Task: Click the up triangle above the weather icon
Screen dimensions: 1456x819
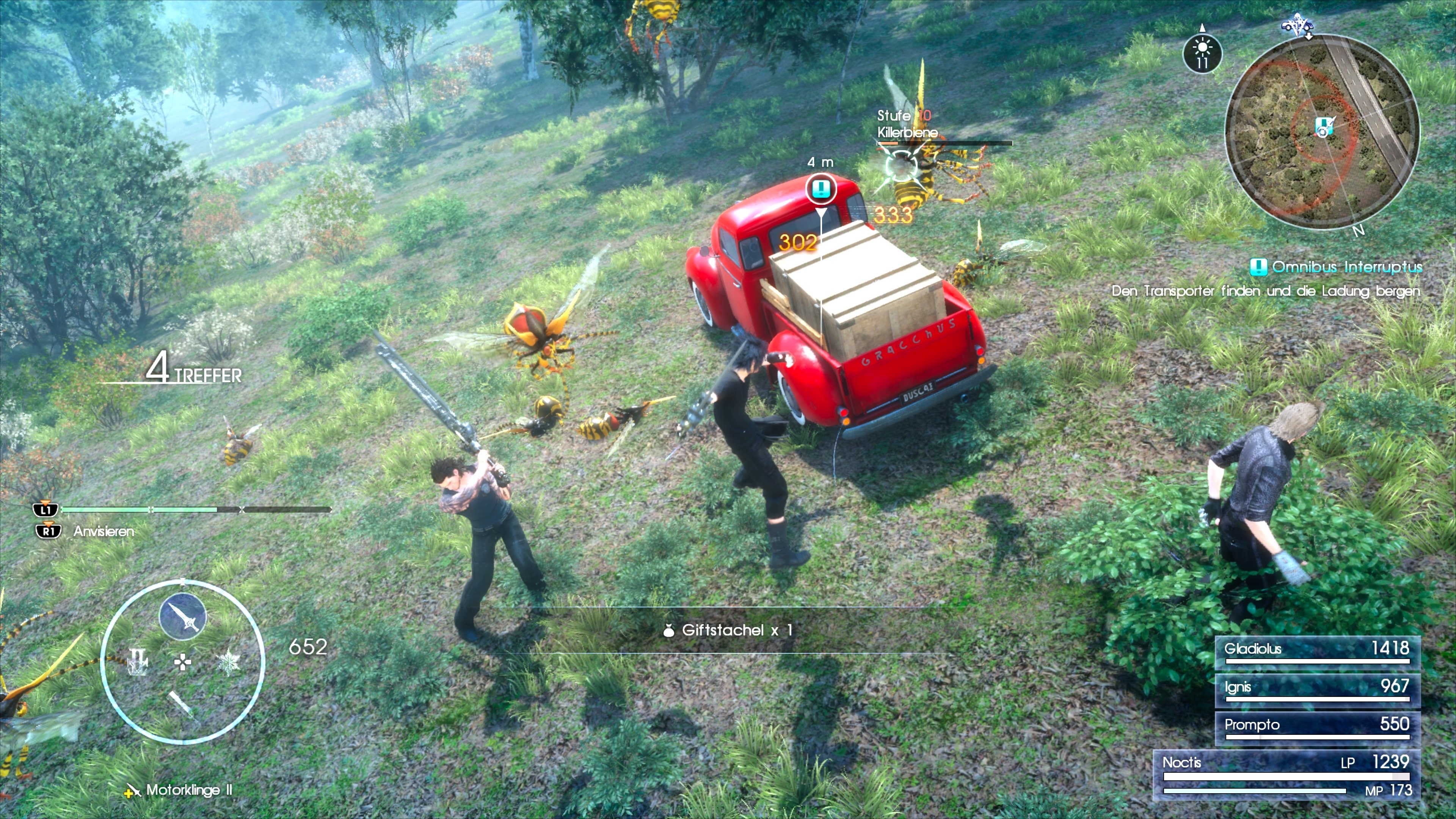Action: coord(1203,29)
